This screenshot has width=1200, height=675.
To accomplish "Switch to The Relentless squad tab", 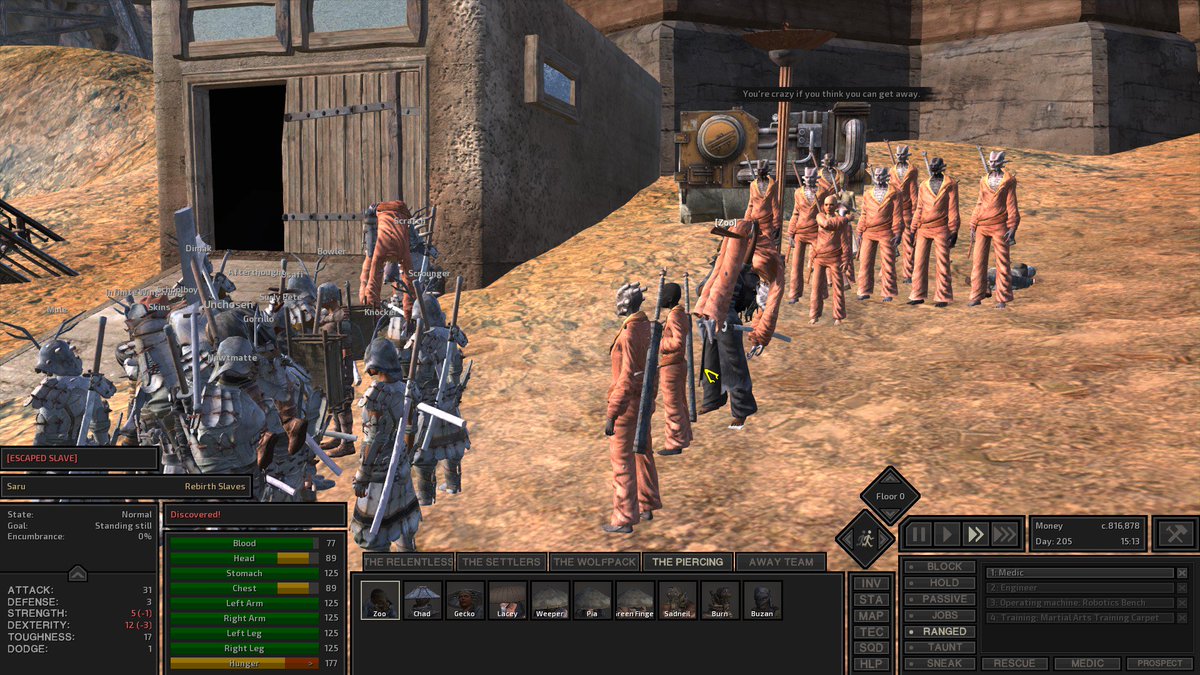I will (407, 562).
